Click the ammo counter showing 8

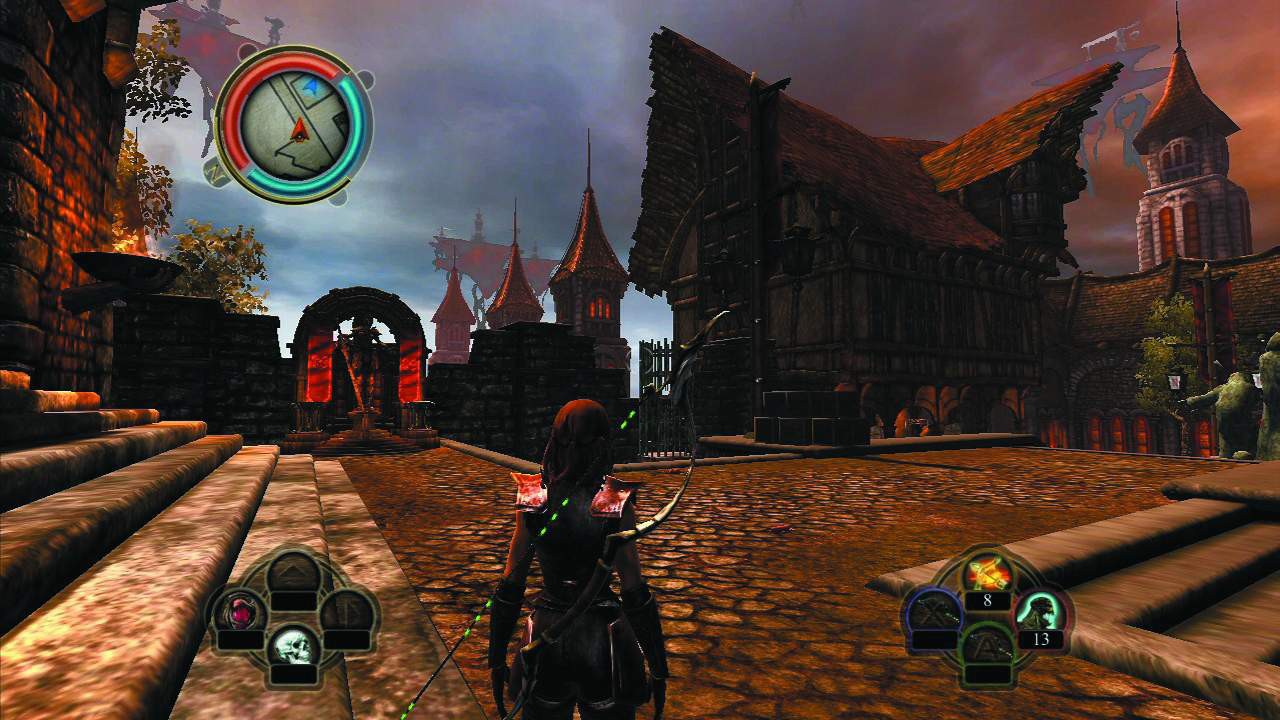coord(988,600)
